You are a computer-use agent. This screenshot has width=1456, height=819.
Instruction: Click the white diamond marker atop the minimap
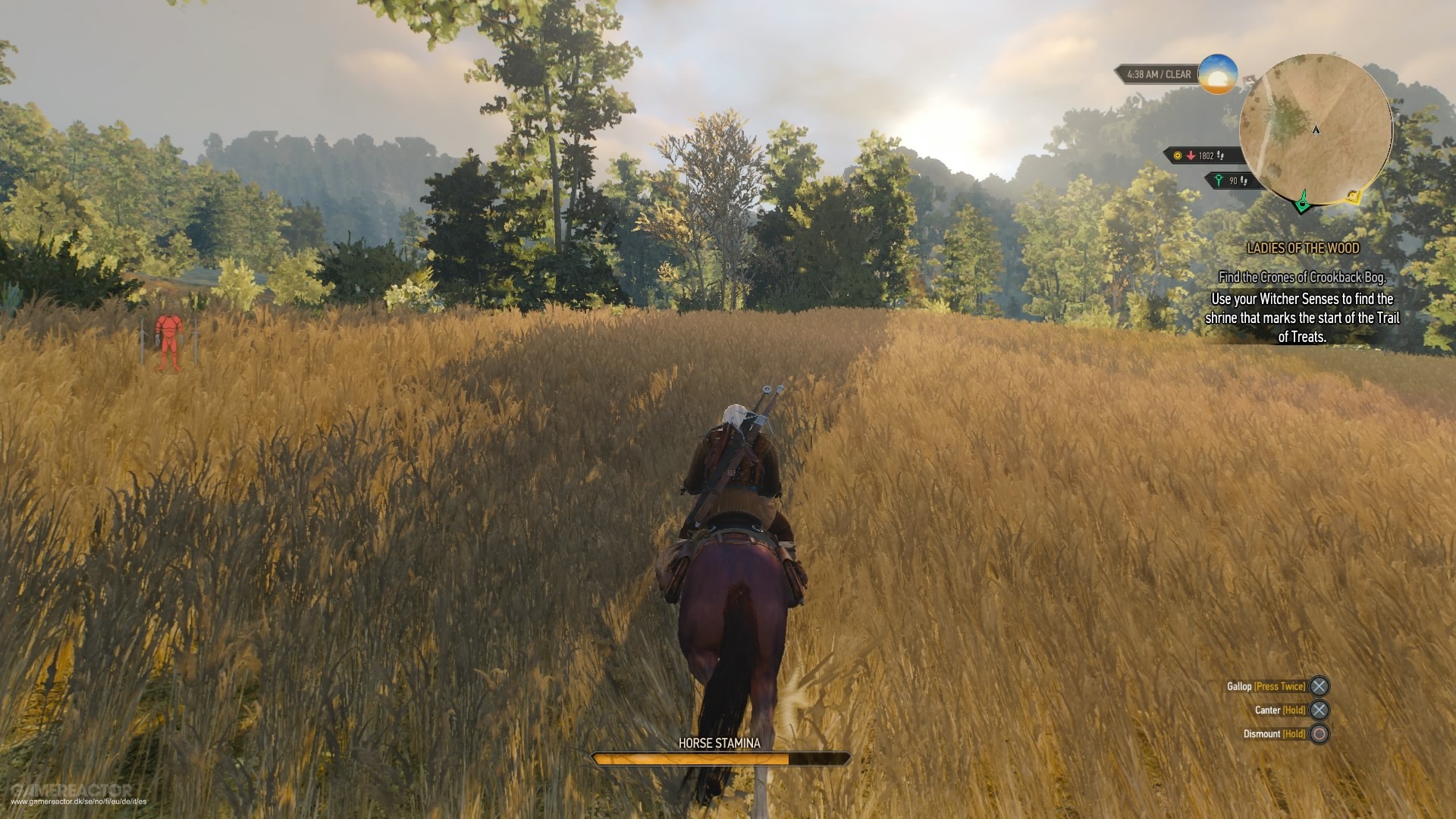click(1248, 79)
